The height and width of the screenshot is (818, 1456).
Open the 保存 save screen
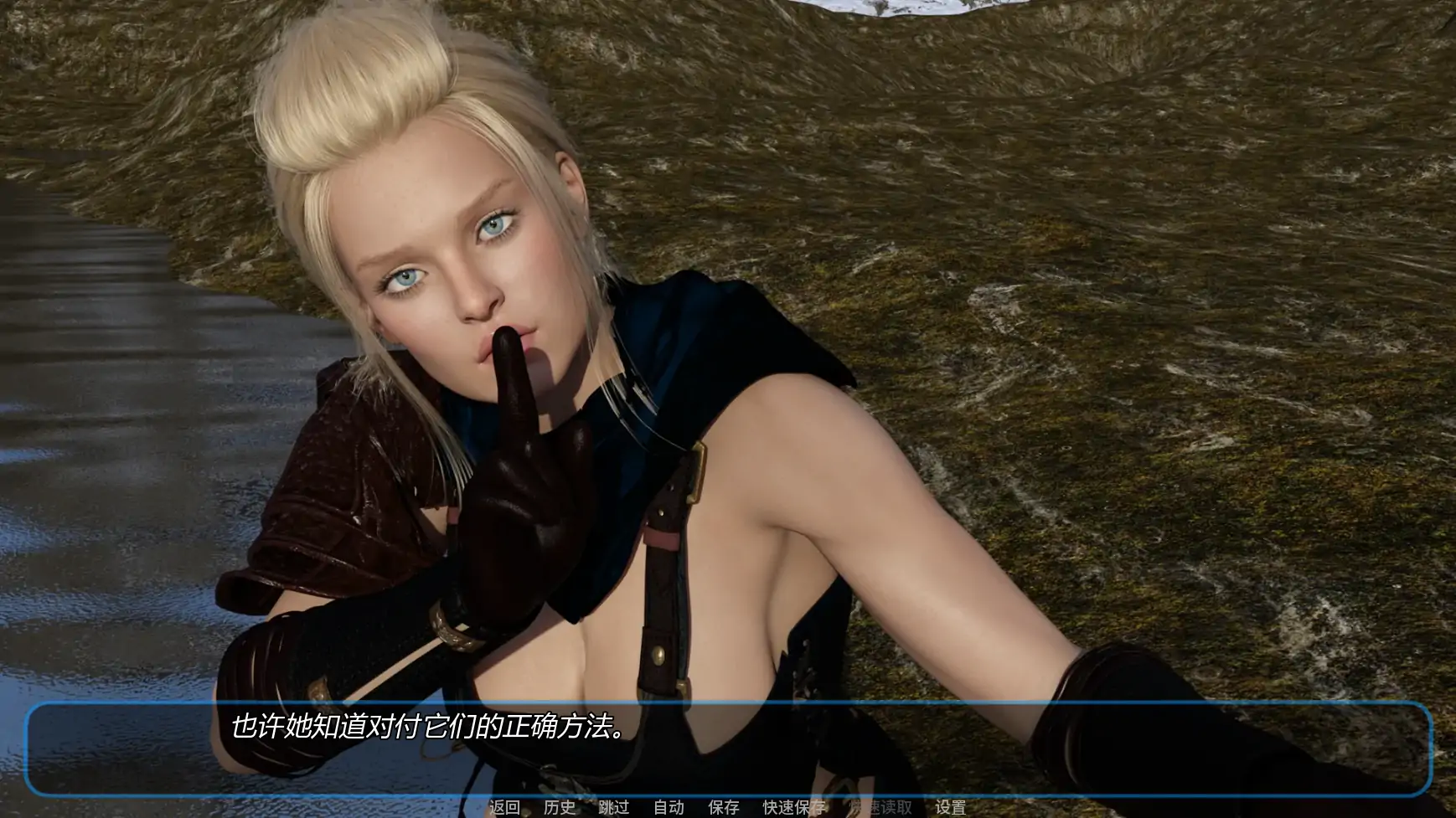tap(723, 807)
